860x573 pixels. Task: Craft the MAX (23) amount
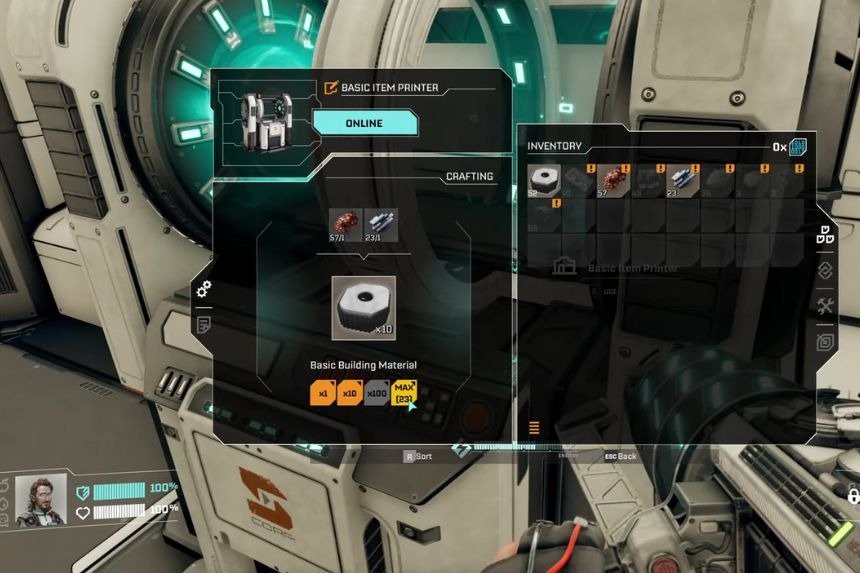(404, 394)
